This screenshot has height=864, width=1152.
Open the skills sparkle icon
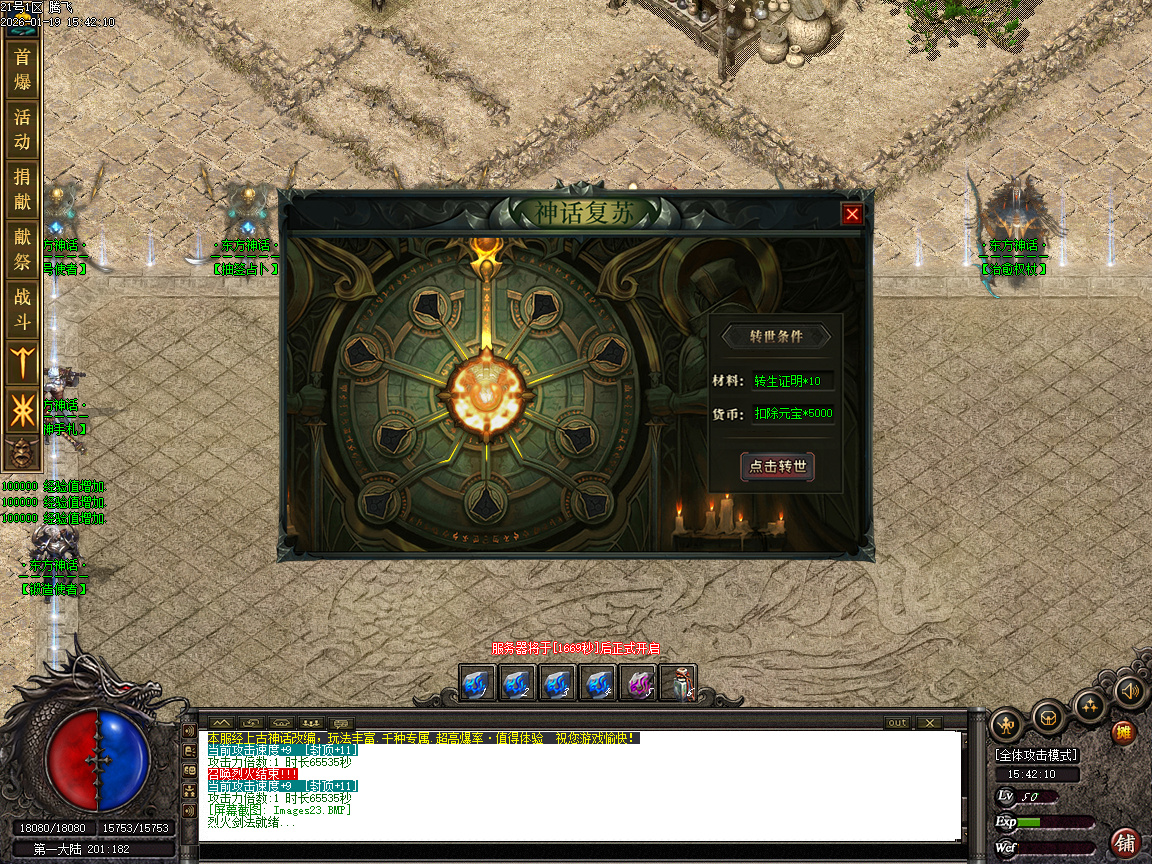coord(1090,706)
